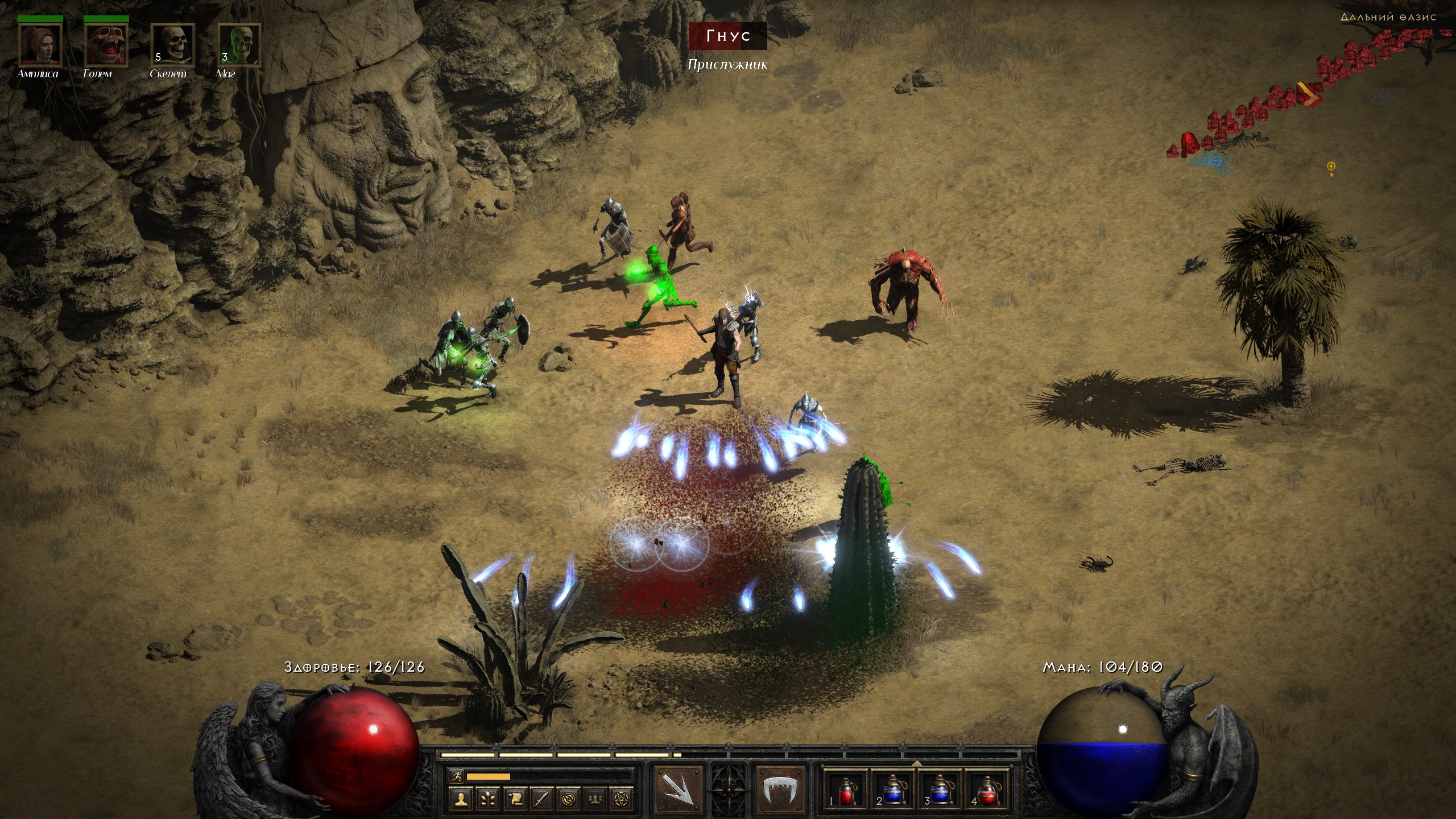This screenshot has height=819, width=1456.
Task: Use the blue mana potion in slot 3
Action: click(940, 792)
